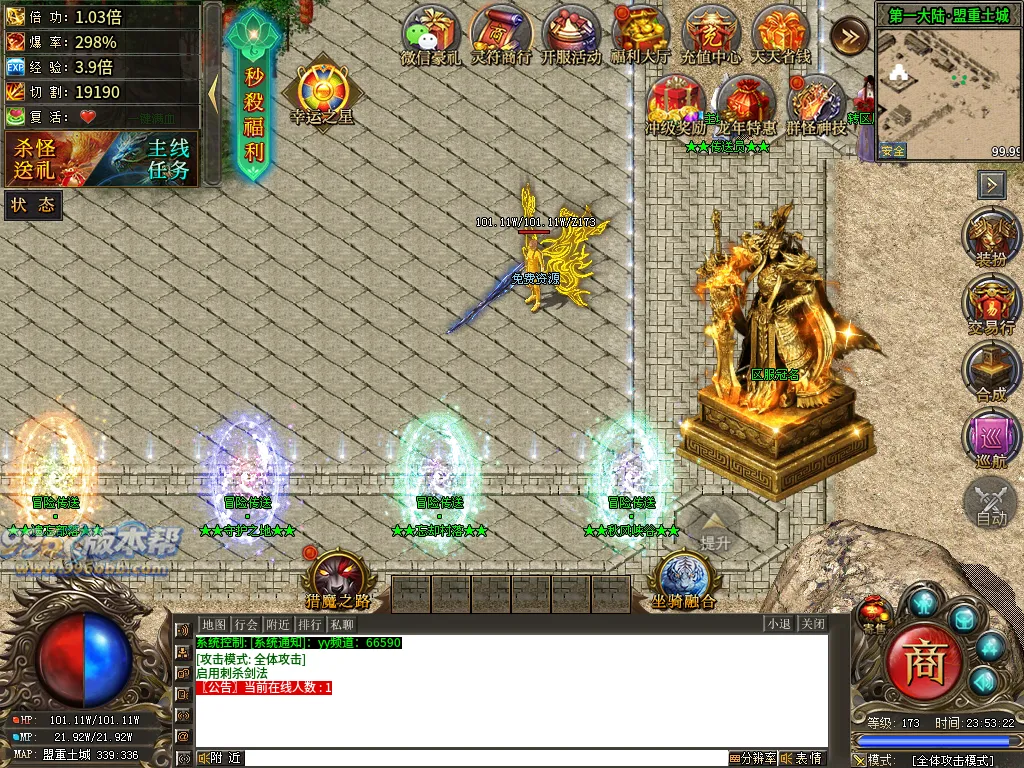Viewport: 1024px width, 768px height.
Task: Open the 充值中心 recharge center
Action: pos(711,35)
